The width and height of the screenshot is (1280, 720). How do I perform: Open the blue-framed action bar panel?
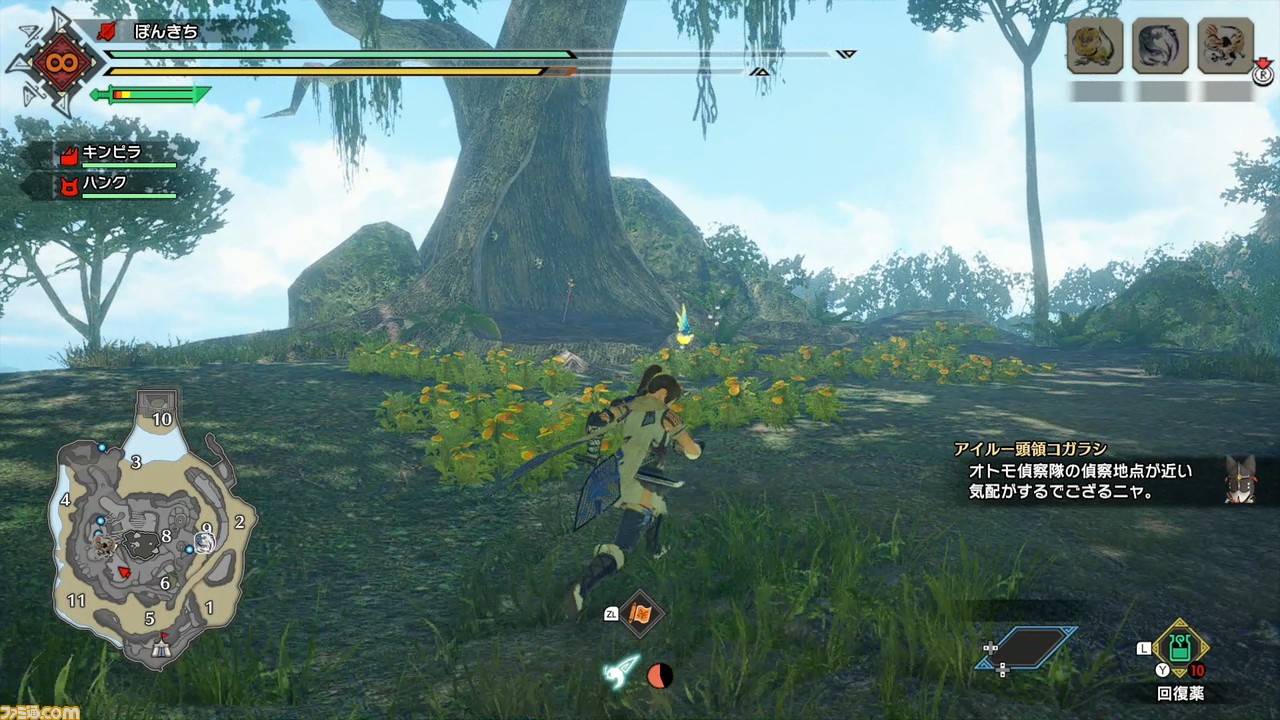click(x=1027, y=647)
